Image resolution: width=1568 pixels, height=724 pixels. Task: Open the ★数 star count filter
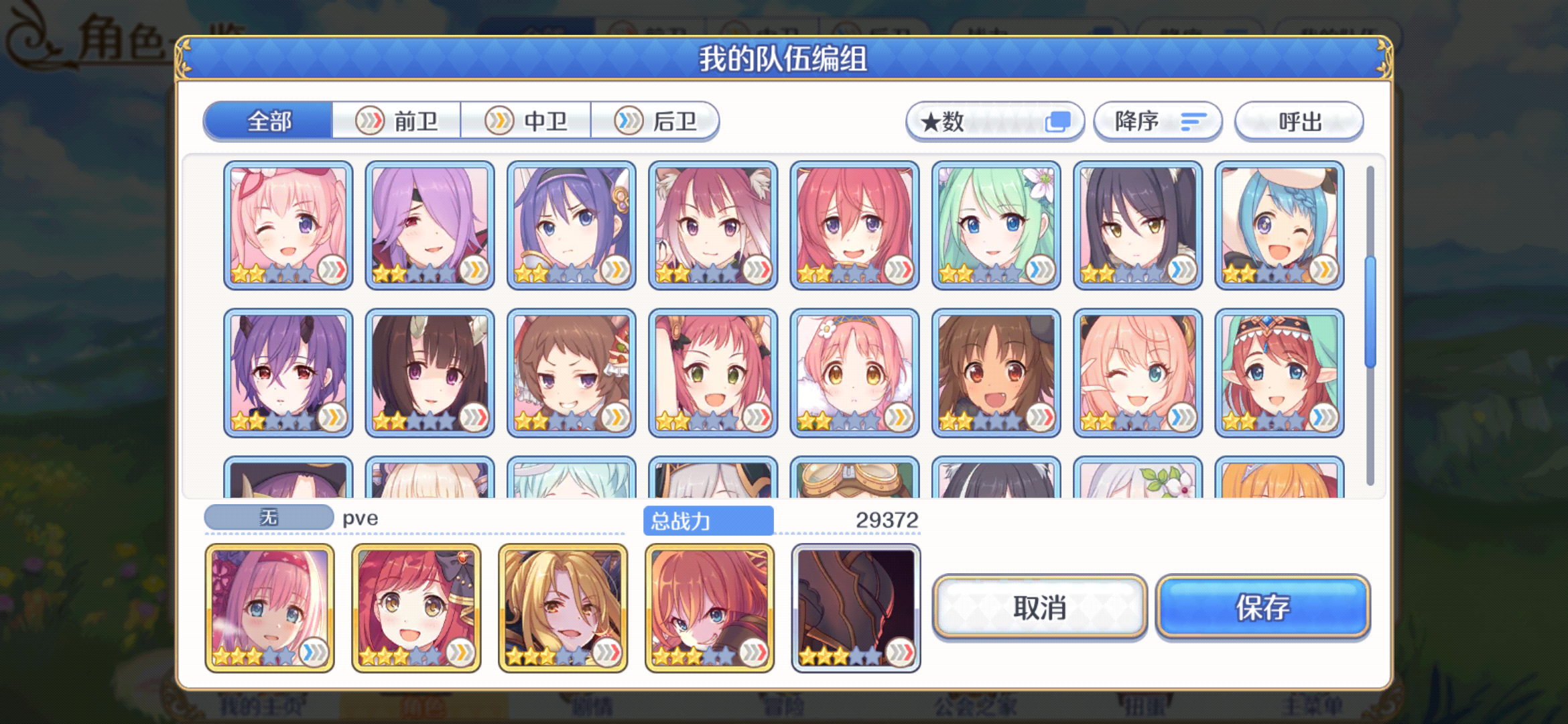click(994, 121)
